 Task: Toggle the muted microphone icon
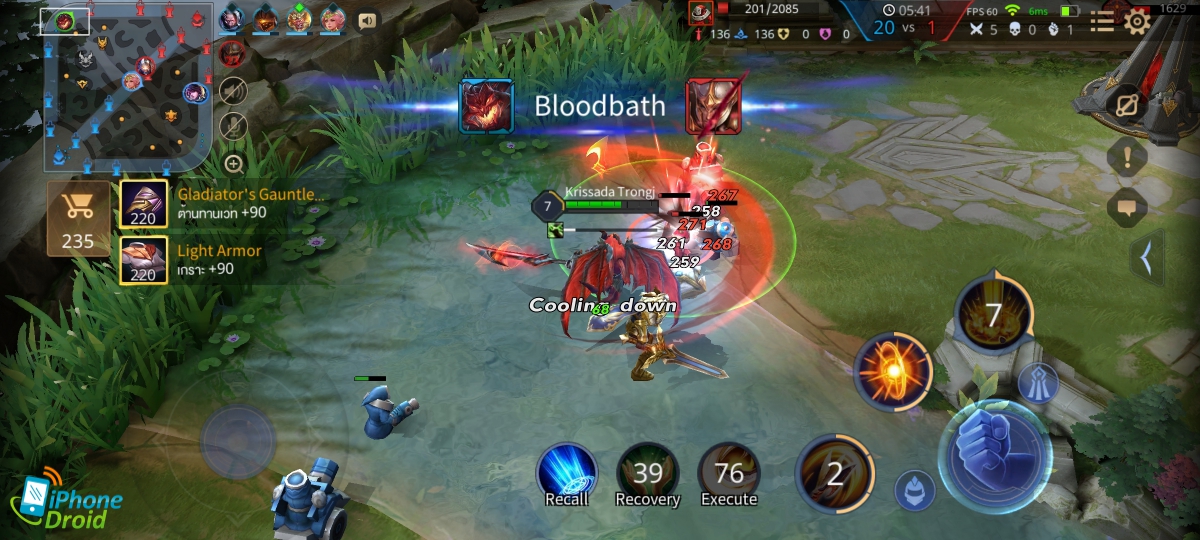point(234,126)
